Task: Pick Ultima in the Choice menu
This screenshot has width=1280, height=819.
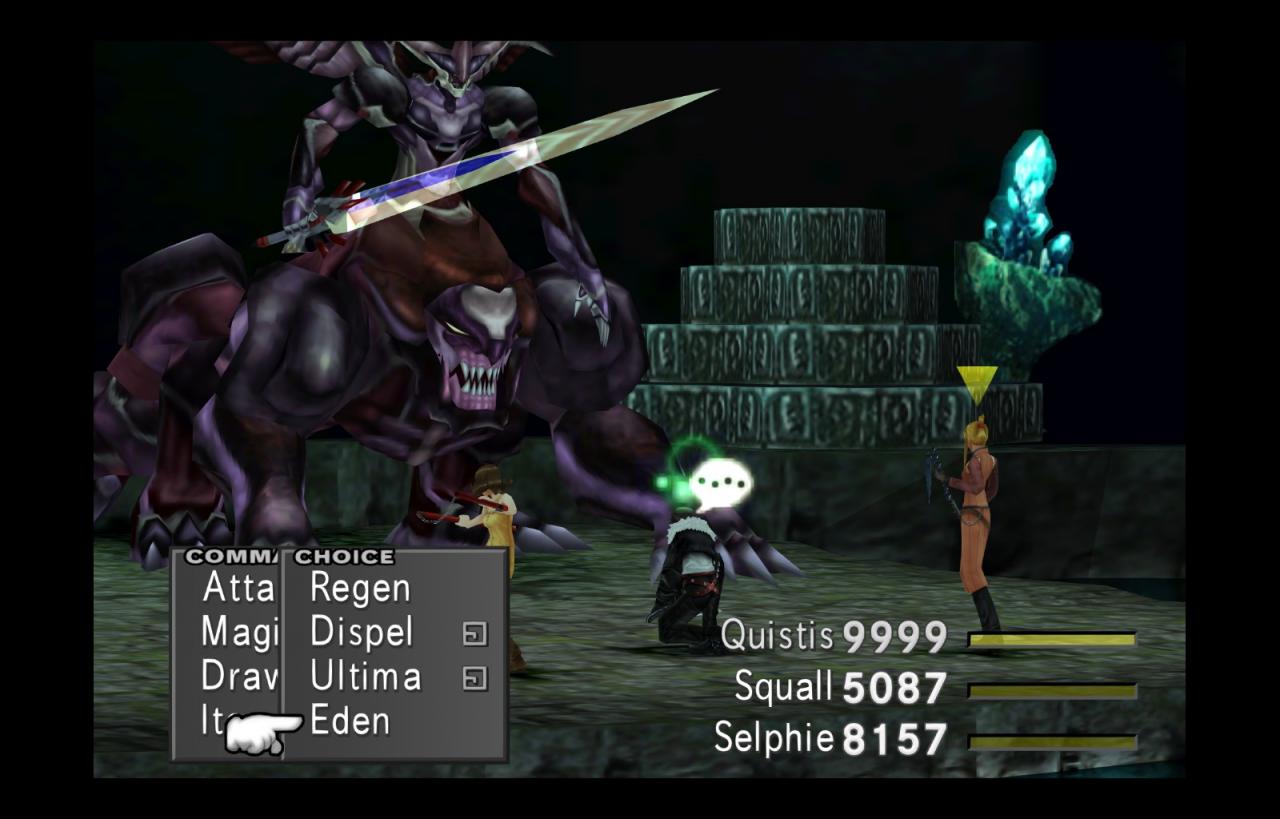Action: pyautogui.click(x=365, y=677)
